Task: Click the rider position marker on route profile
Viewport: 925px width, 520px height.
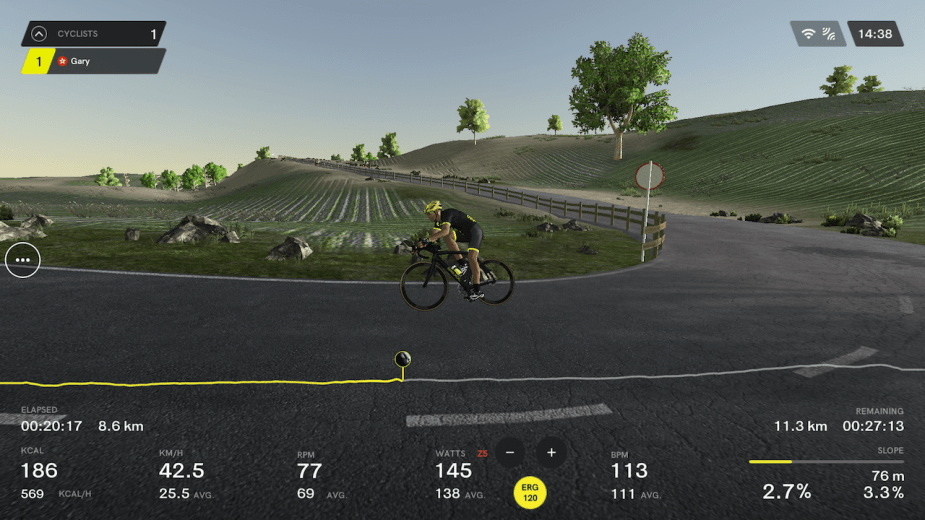Action: (402, 360)
